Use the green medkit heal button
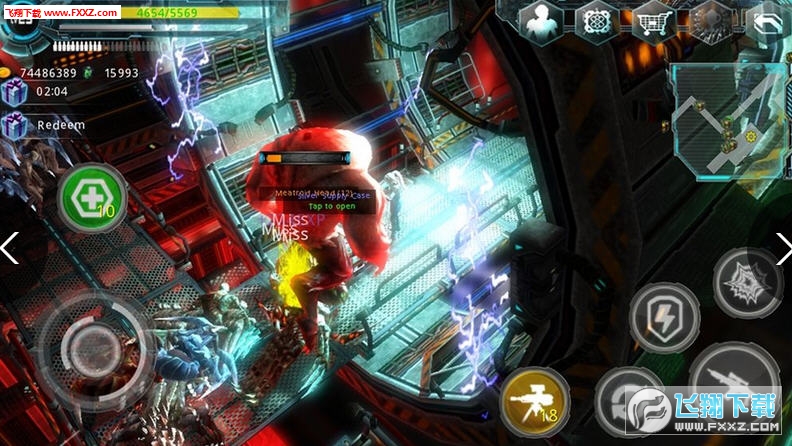Viewport: 792px width, 446px height. tap(93, 198)
